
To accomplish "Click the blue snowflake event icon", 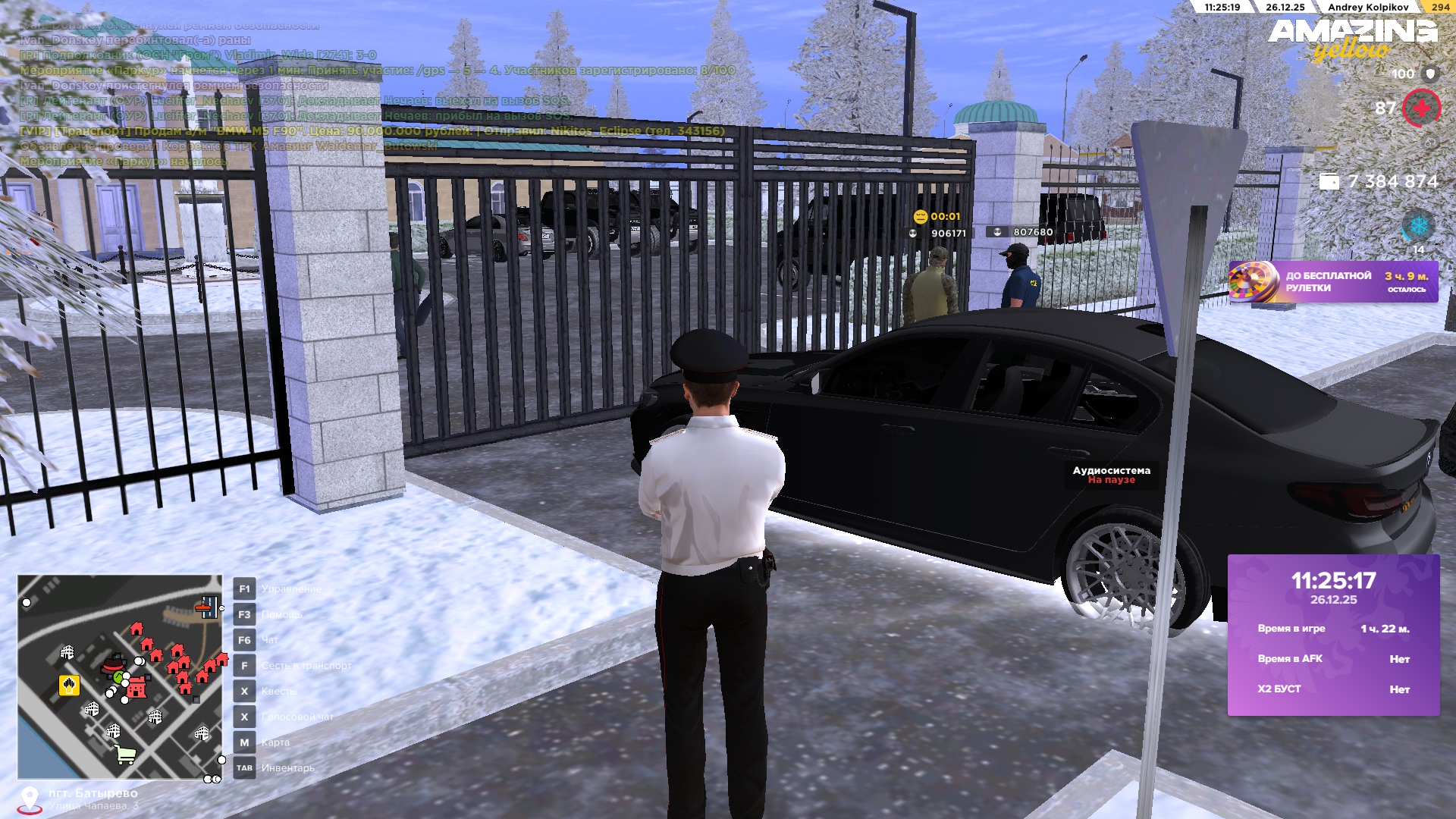I will 1417,226.
